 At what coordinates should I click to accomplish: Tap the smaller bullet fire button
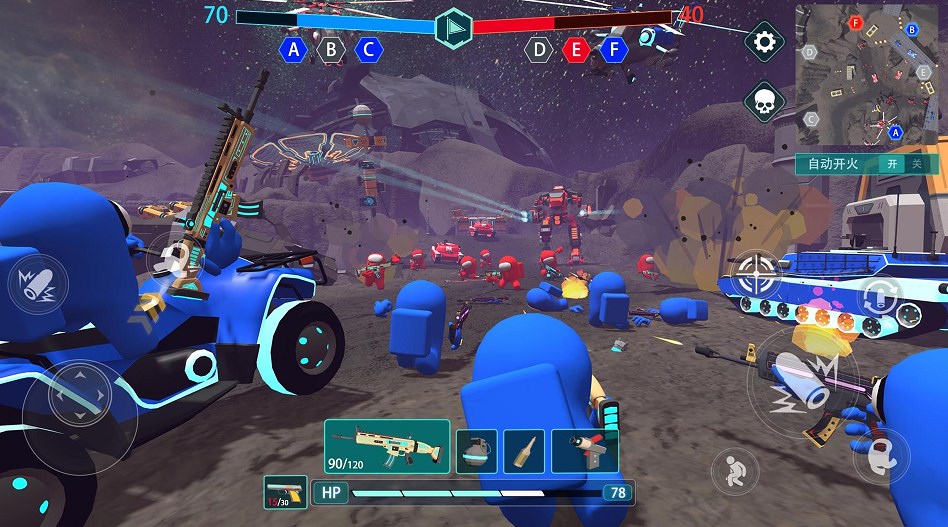click(x=38, y=283)
